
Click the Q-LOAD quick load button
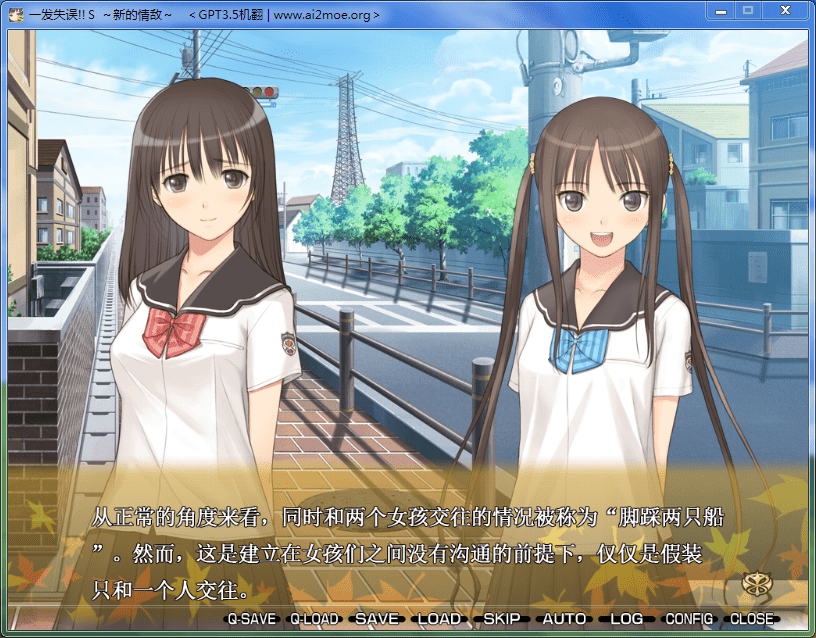314,619
